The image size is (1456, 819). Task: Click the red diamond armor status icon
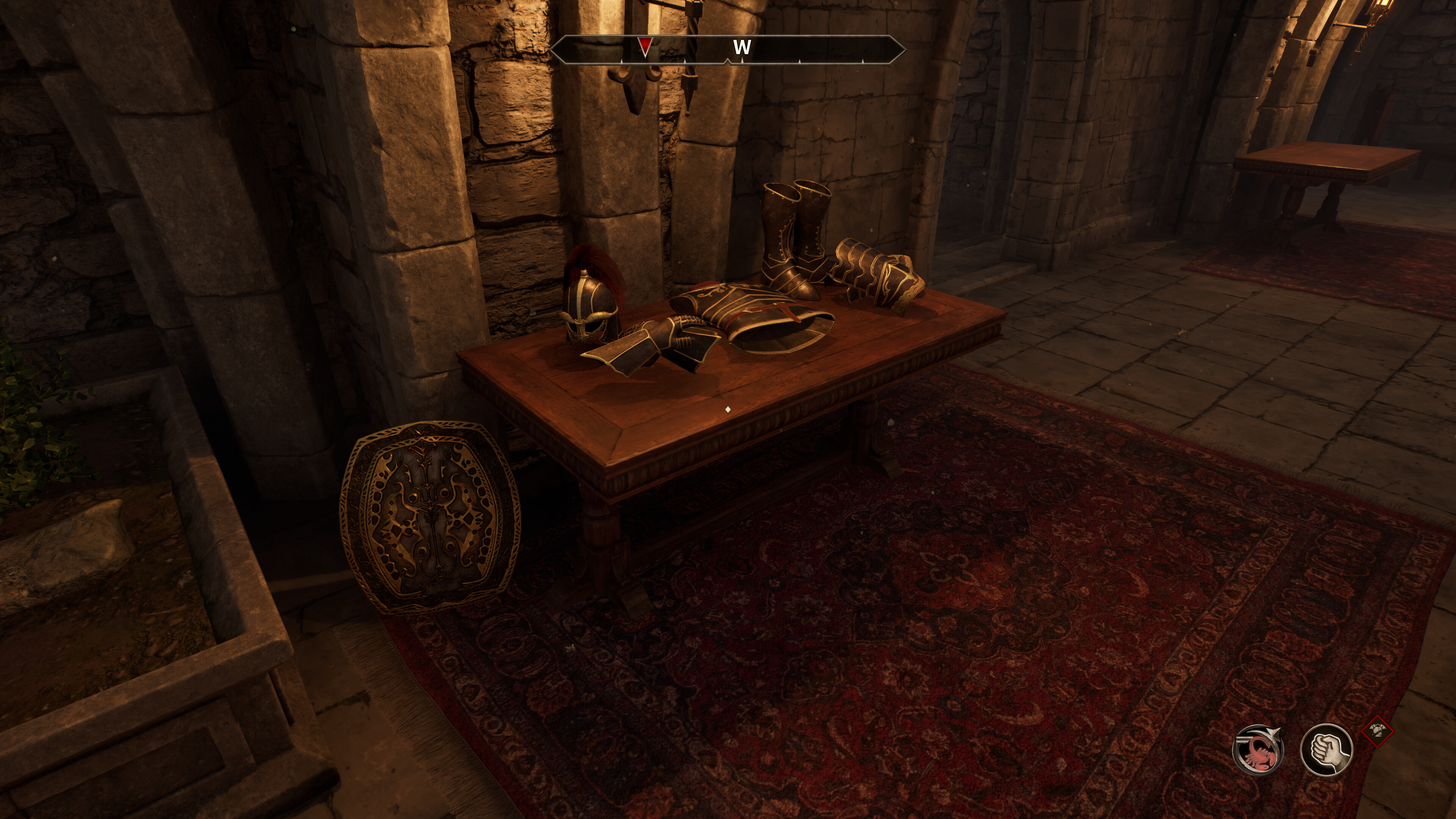[1378, 732]
